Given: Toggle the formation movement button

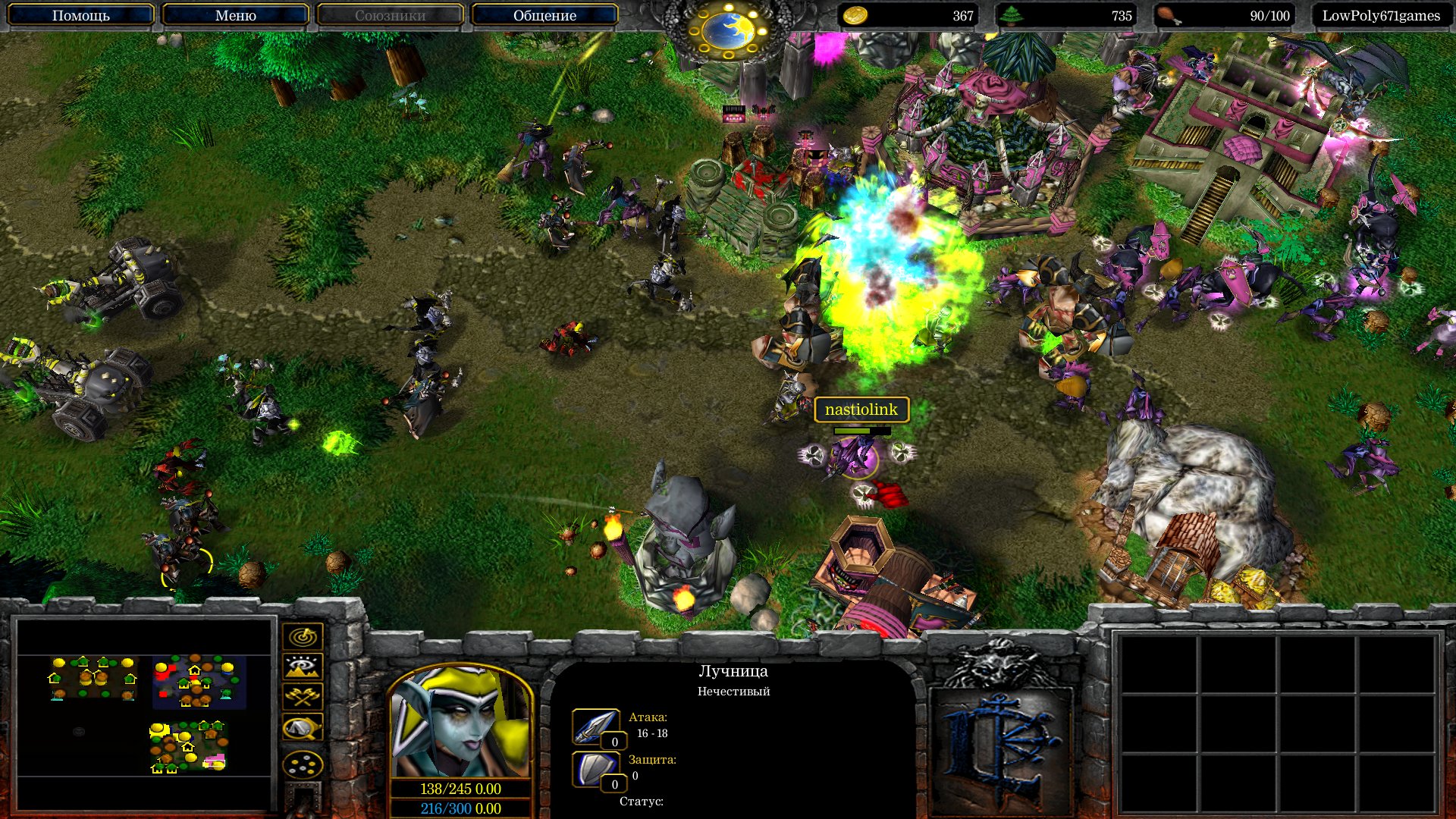Looking at the screenshot, I should coord(303,764).
